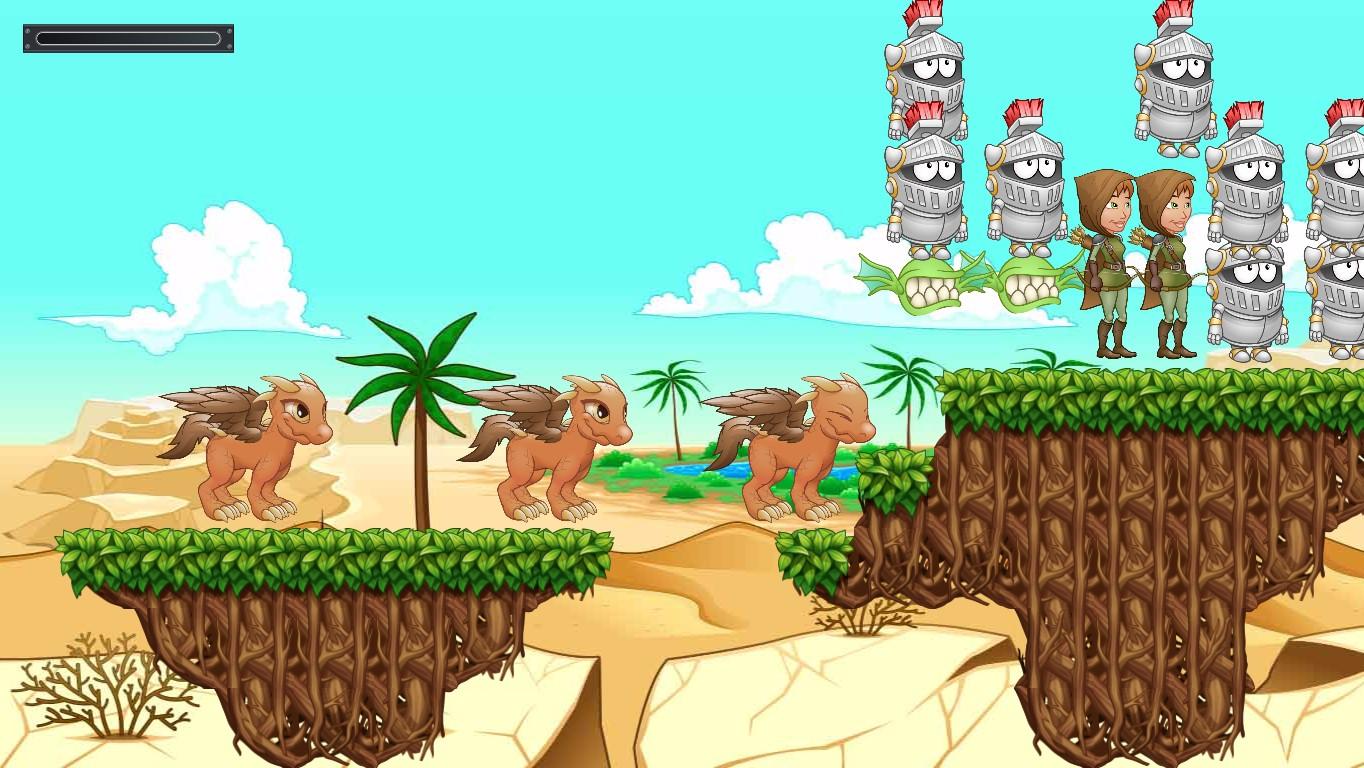
Task: Click the empty health bar at top-left
Action: point(127,37)
